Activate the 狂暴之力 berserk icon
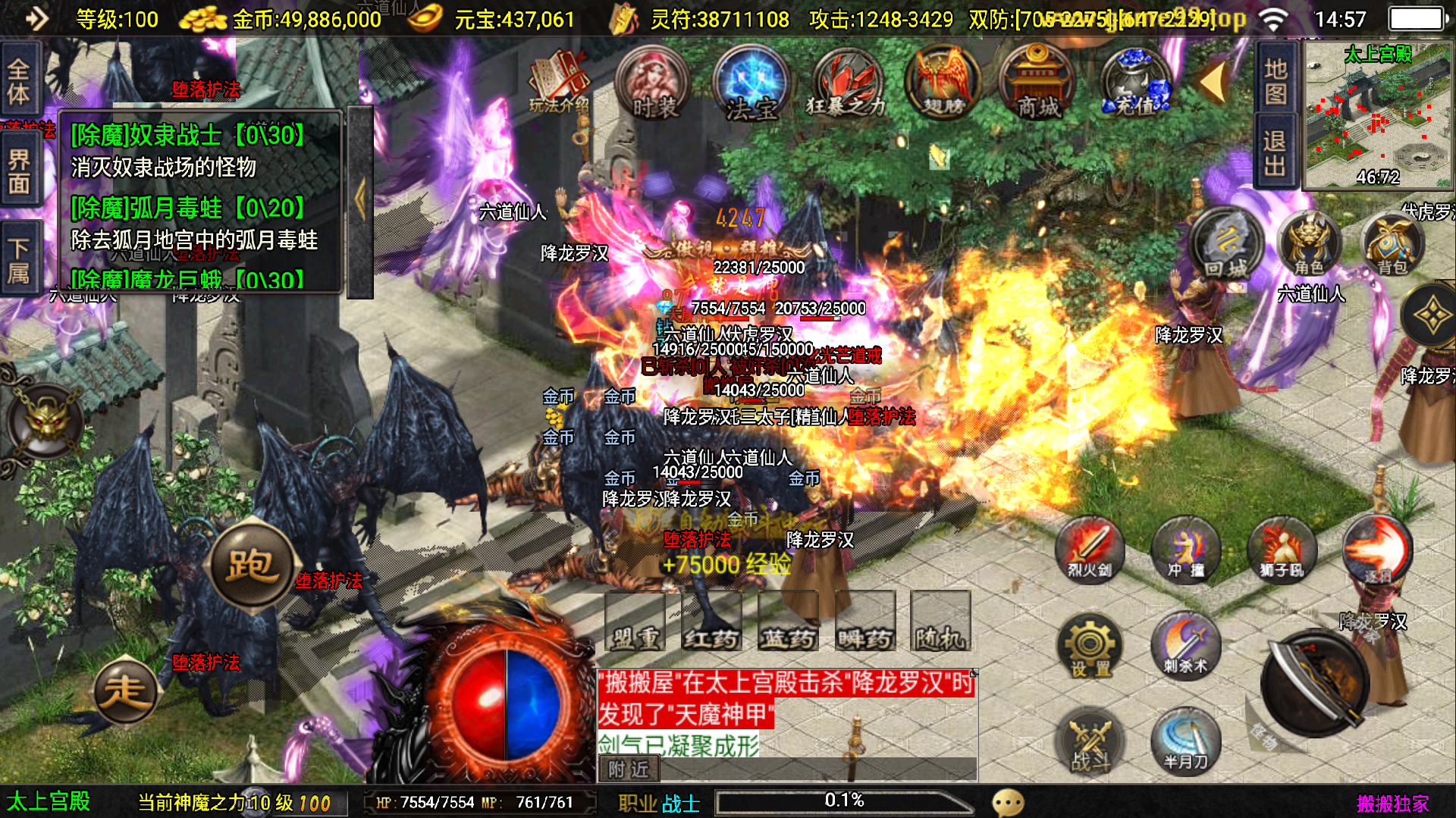The width and height of the screenshot is (1456, 818). 846,83
